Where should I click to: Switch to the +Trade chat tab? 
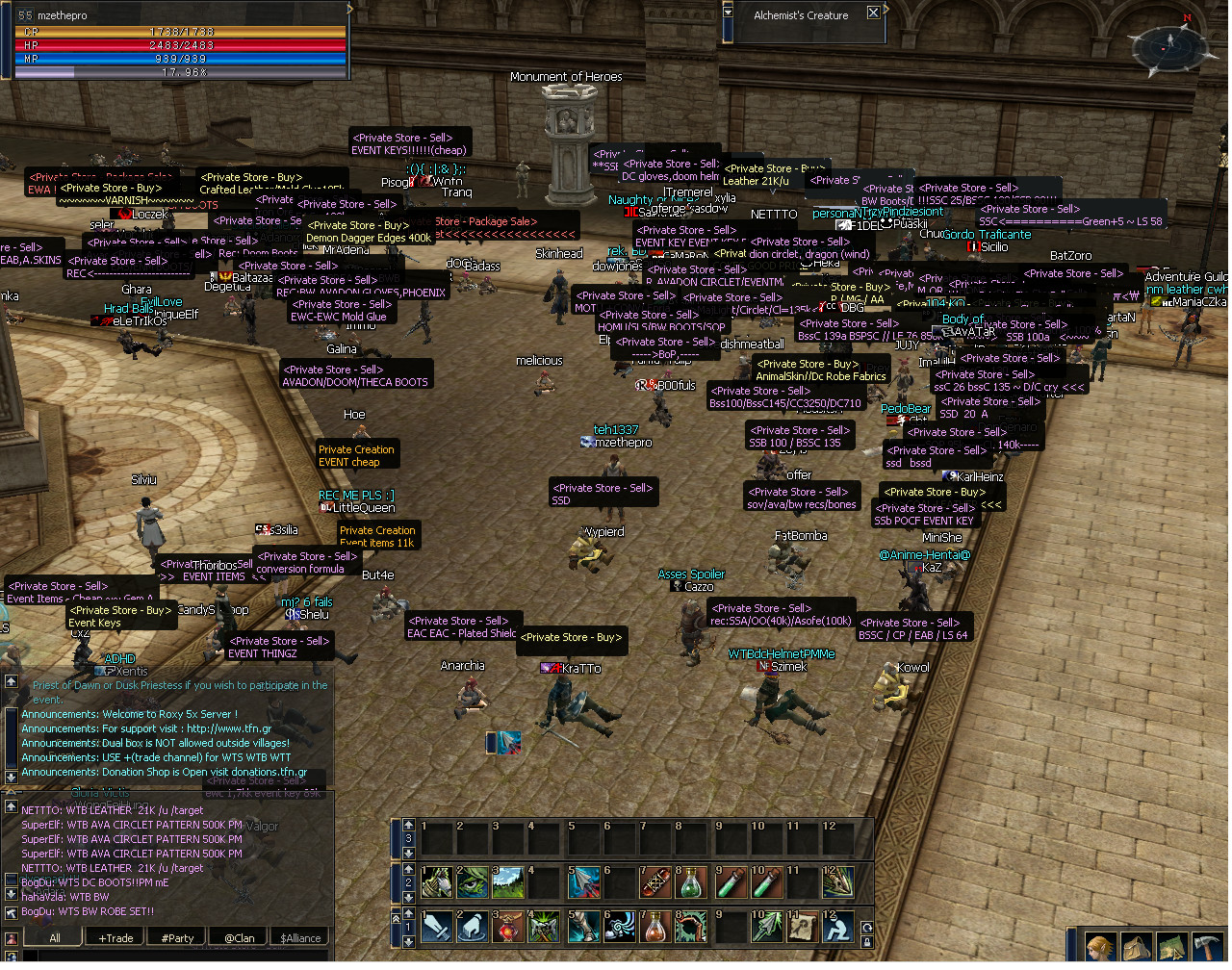point(115,937)
